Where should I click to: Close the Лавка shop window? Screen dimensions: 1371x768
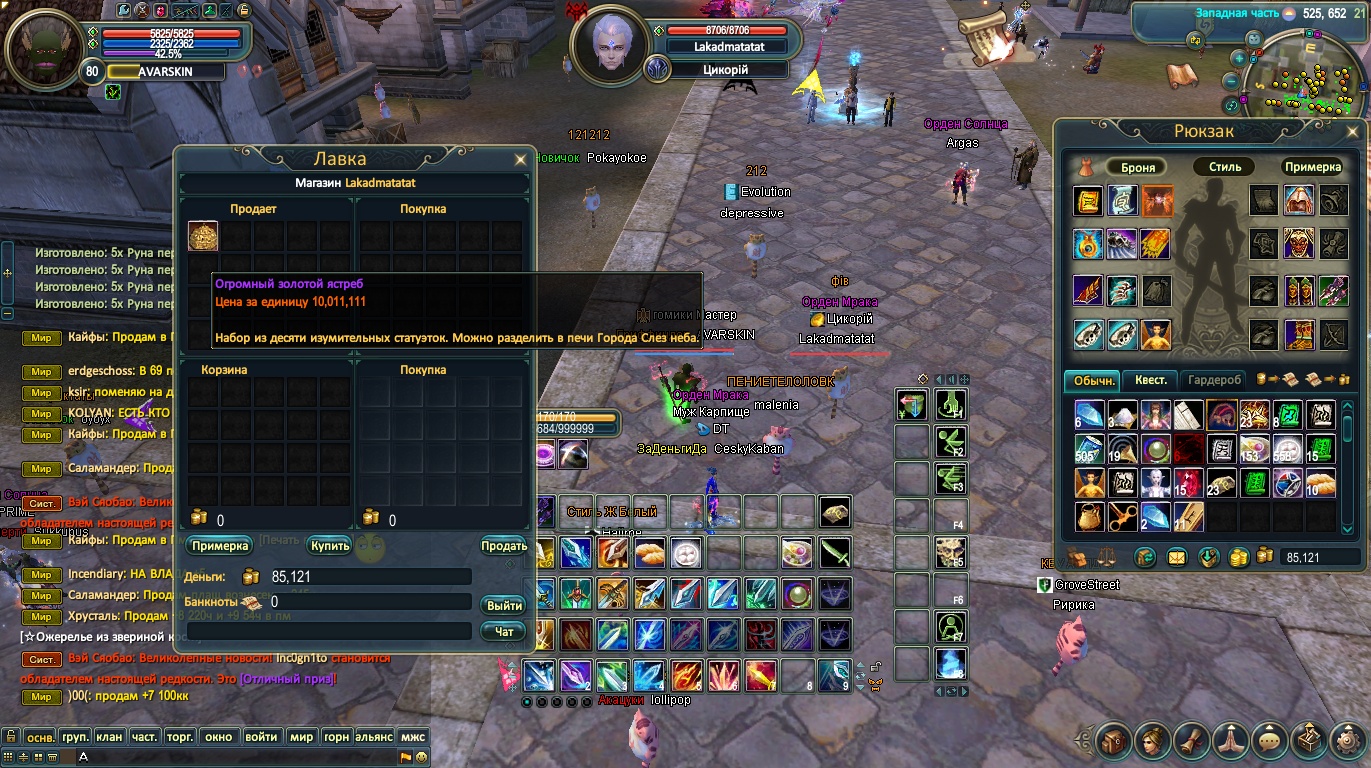tap(520, 159)
